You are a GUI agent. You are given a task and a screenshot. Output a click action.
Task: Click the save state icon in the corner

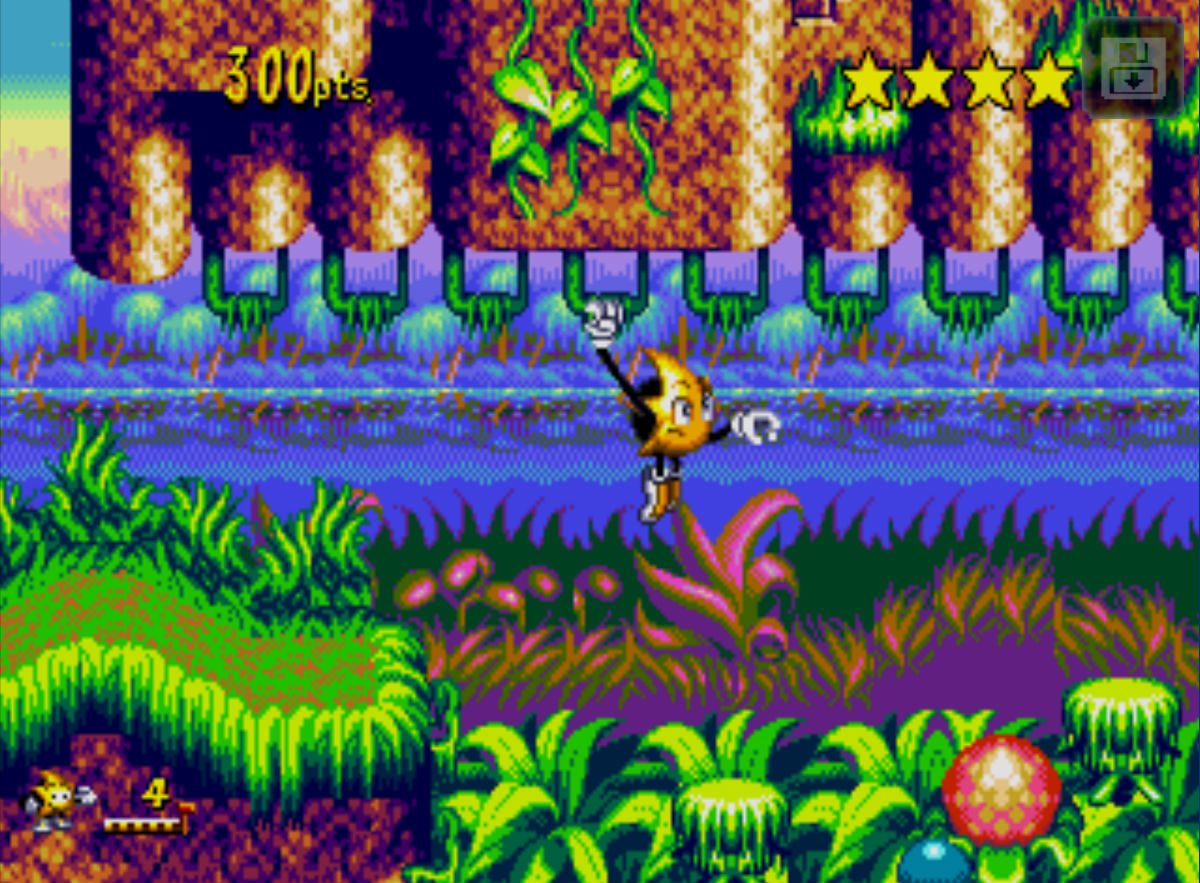1133,68
